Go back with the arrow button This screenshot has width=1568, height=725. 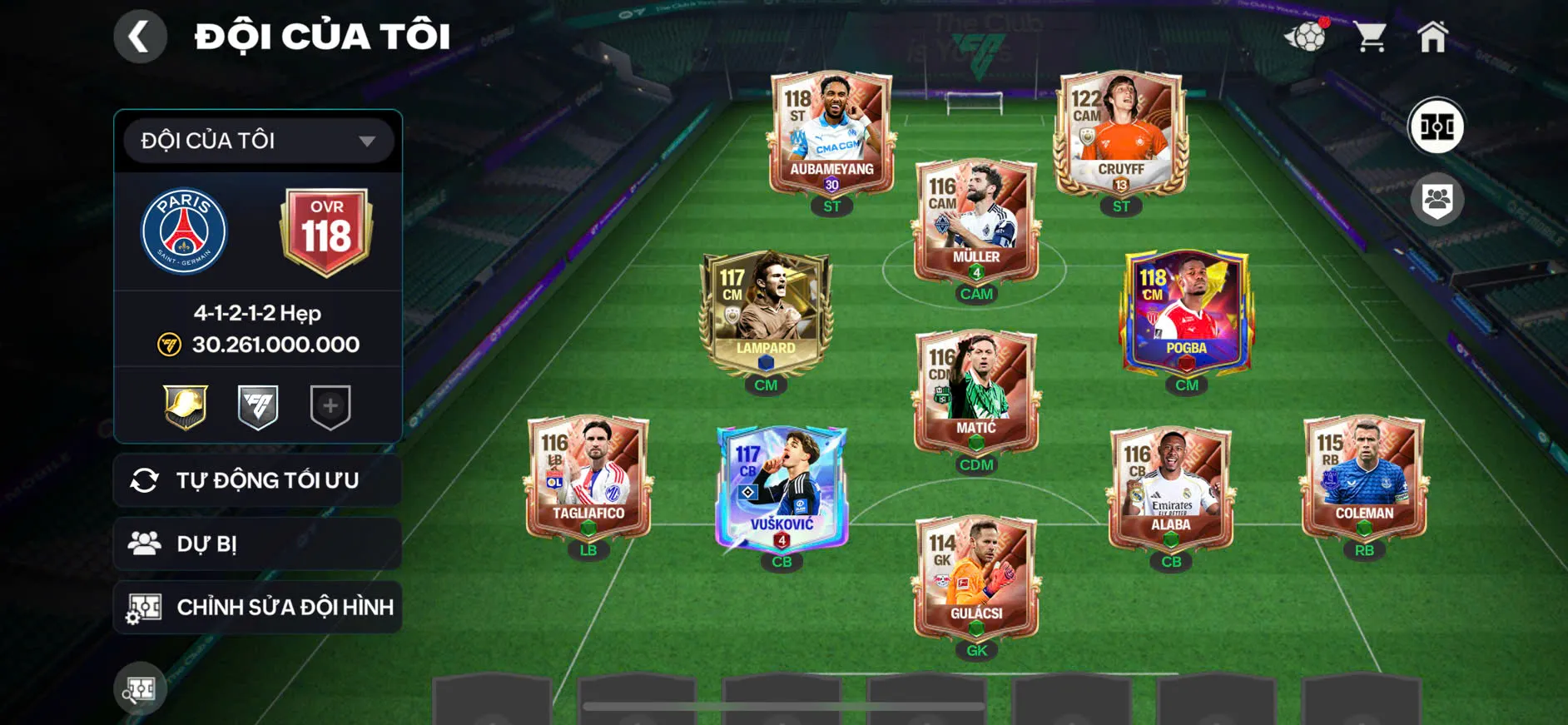click(x=140, y=37)
